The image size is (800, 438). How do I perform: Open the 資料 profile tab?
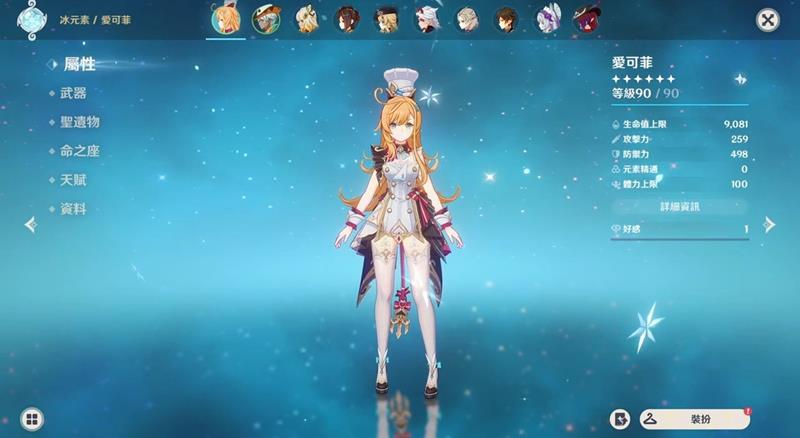coord(73,209)
